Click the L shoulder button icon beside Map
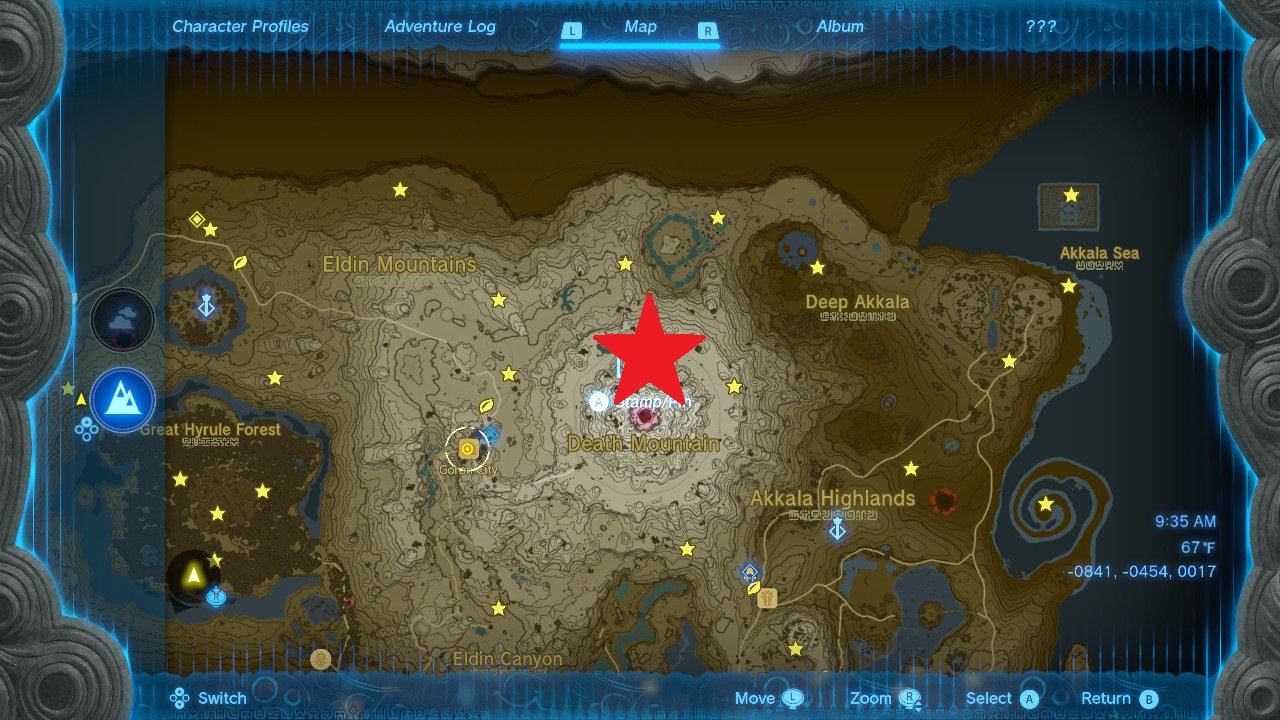The width and height of the screenshot is (1280, 720). [x=572, y=31]
